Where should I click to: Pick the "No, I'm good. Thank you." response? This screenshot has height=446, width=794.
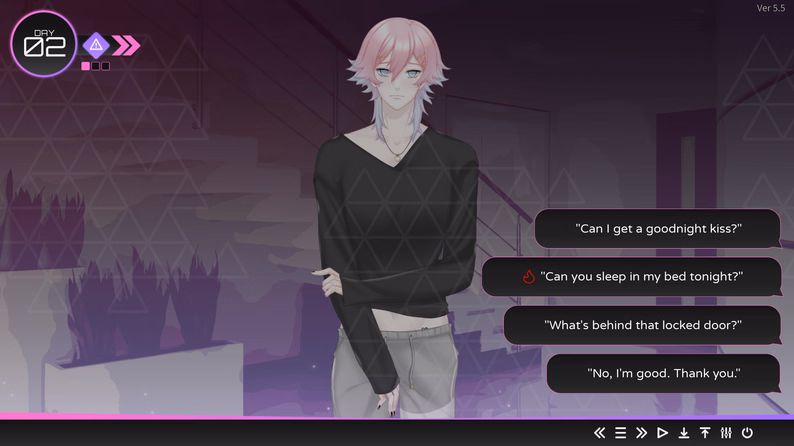(x=663, y=374)
